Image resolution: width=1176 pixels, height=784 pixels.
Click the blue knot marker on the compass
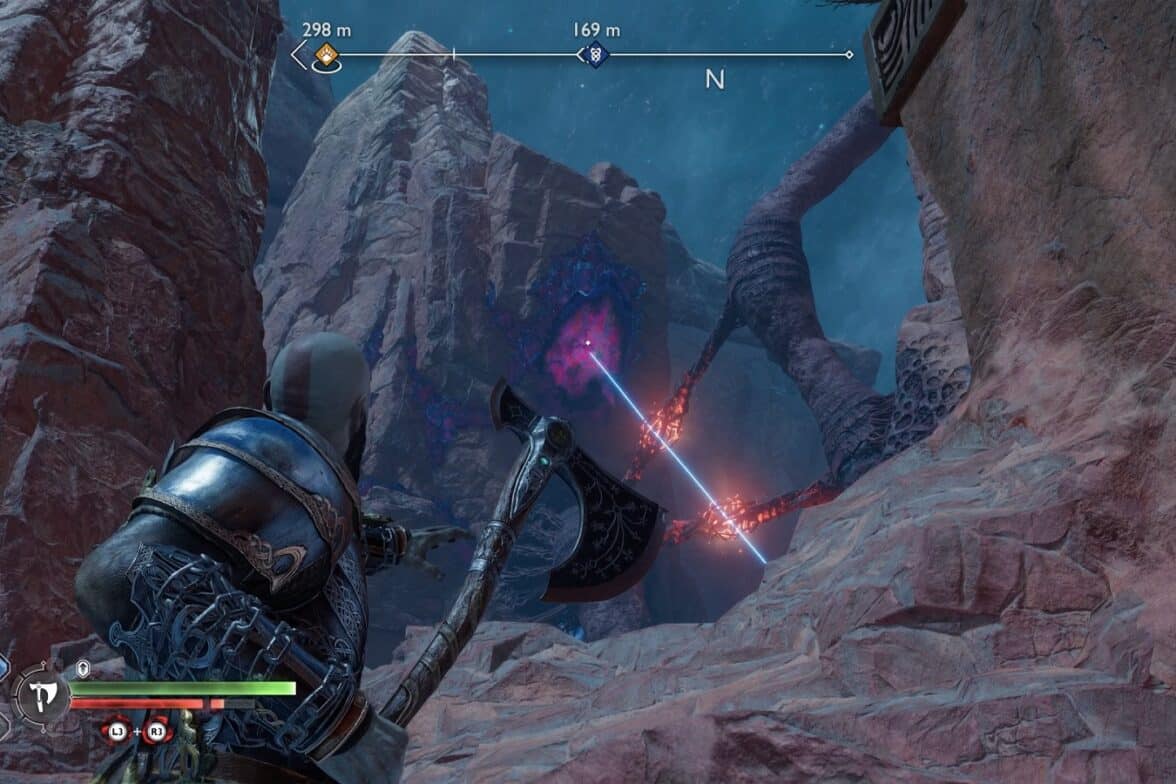[x=594, y=54]
